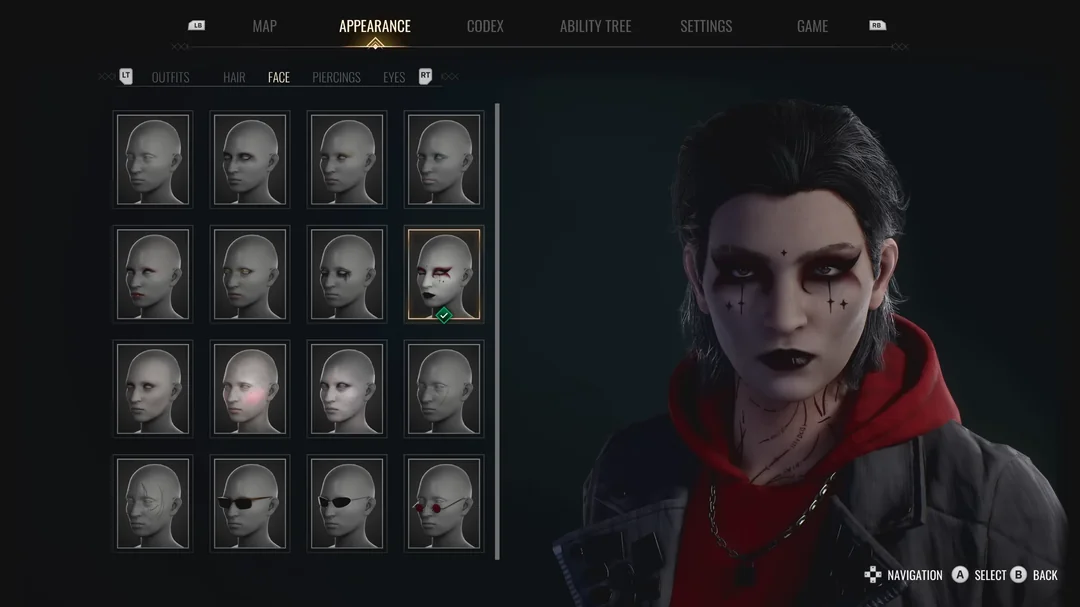Select the face with black lips and checkmark

click(x=444, y=274)
